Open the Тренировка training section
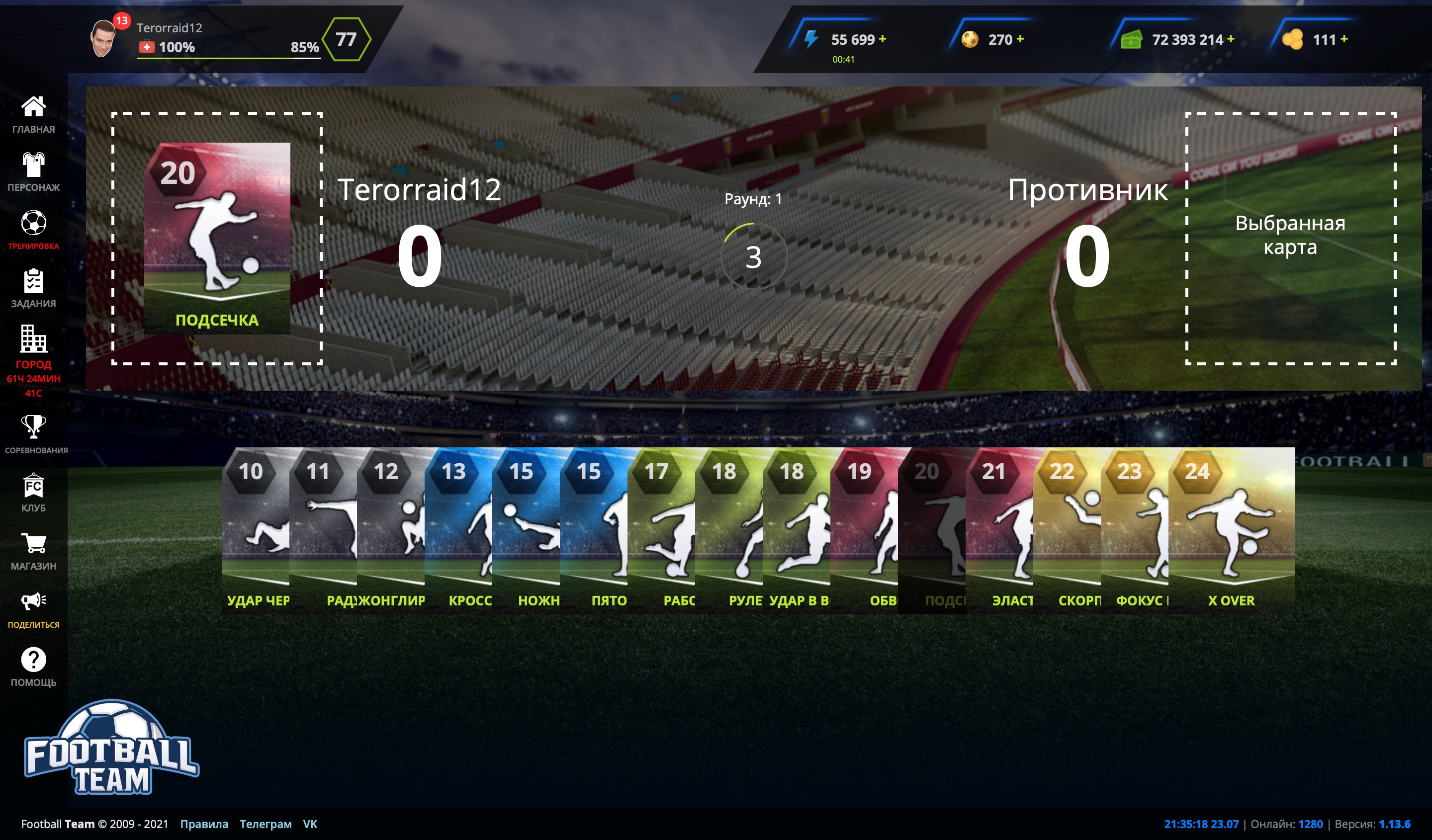 [x=33, y=230]
